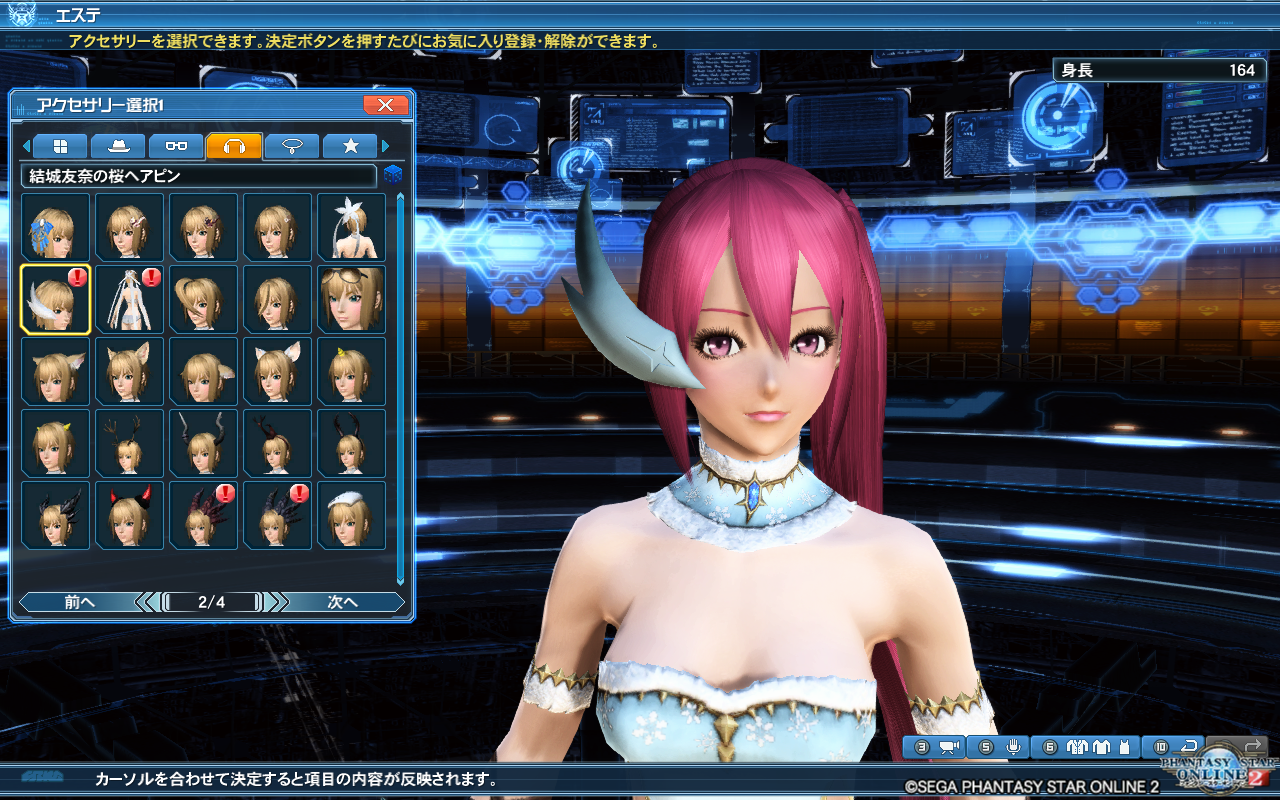Open the glasses accessories category
The height and width of the screenshot is (800, 1280).
[175, 145]
